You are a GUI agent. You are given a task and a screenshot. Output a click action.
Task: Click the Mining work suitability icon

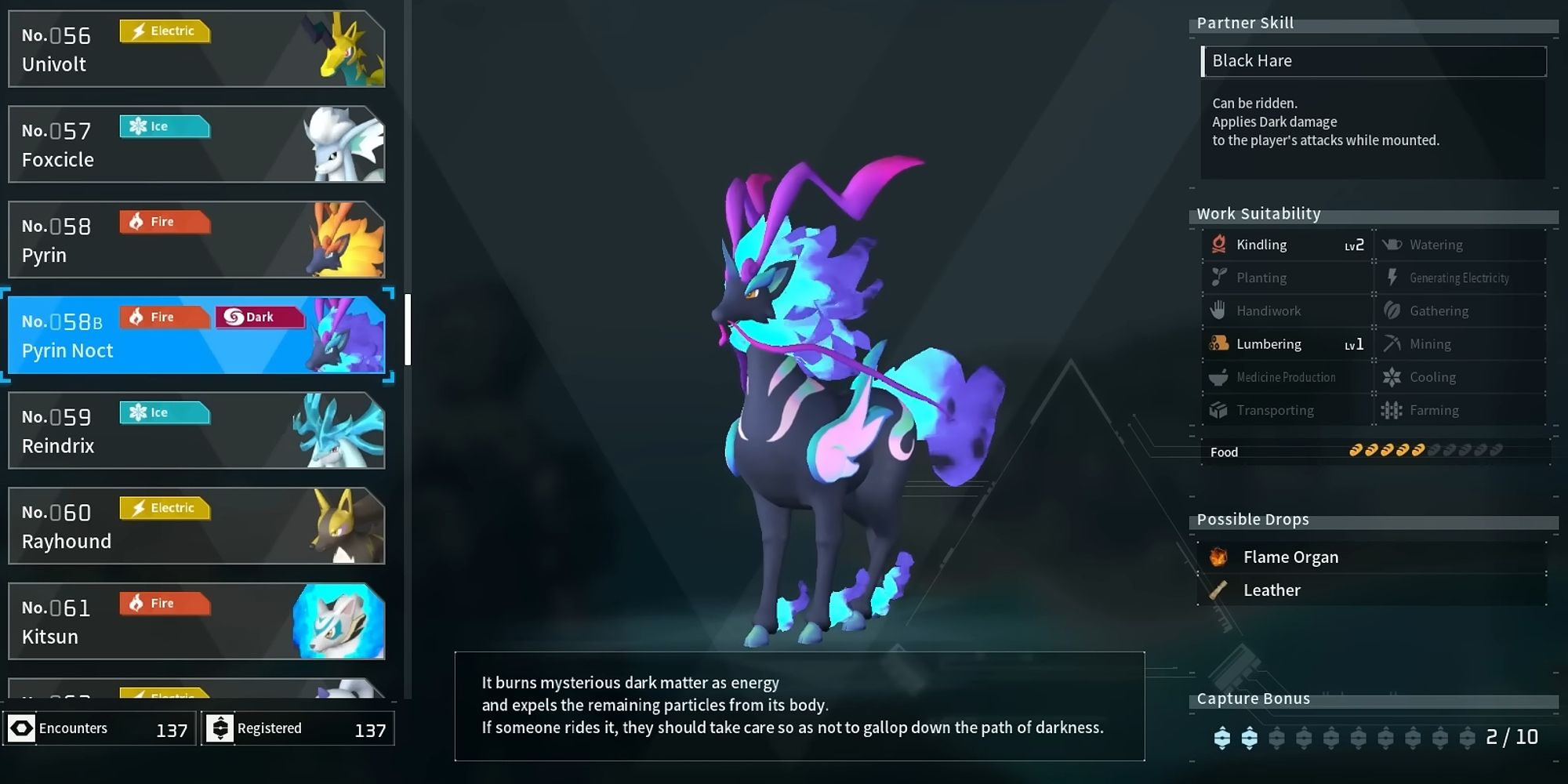(x=1394, y=343)
